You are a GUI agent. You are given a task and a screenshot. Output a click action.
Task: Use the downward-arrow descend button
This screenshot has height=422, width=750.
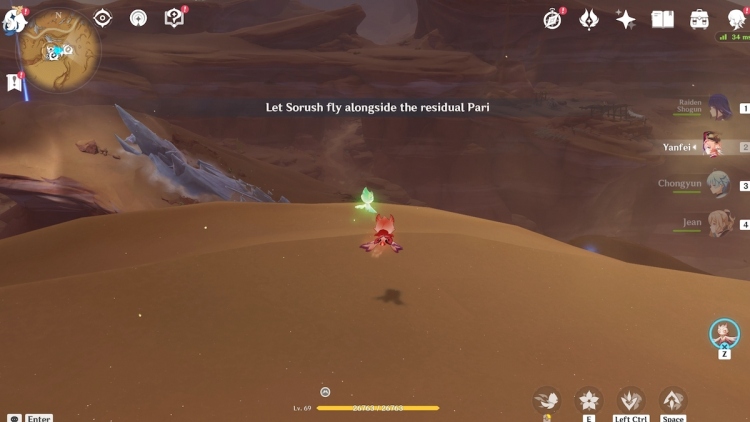pos(631,400)
